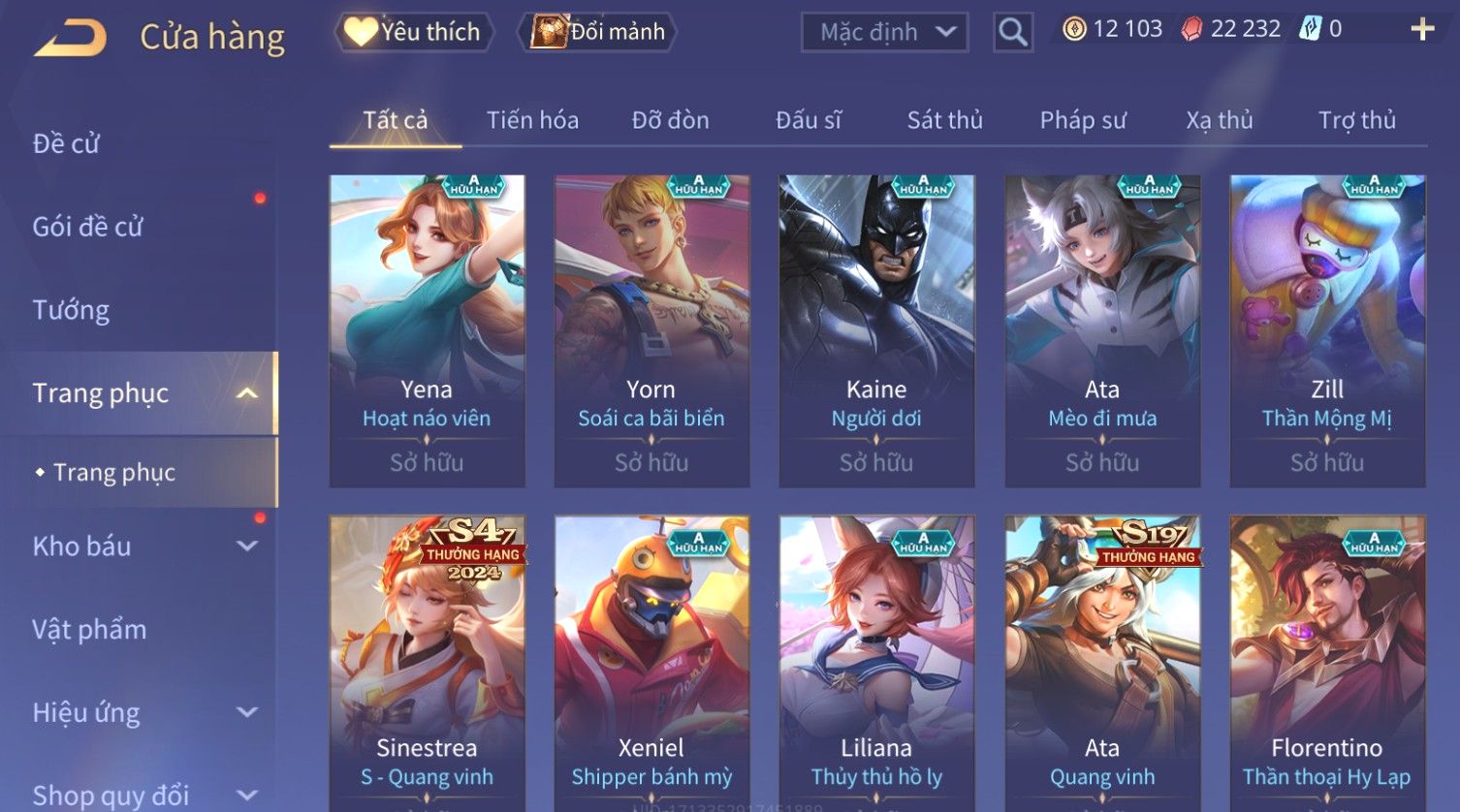Switch to the Đỡ đòn tab
1460x812 pixels.
coord(670,120)
